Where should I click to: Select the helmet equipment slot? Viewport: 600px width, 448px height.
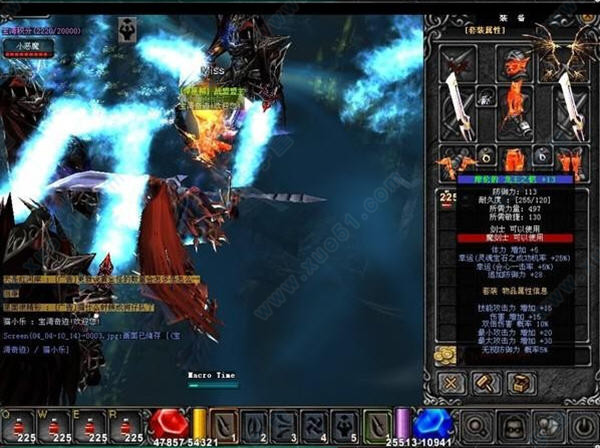515,65
